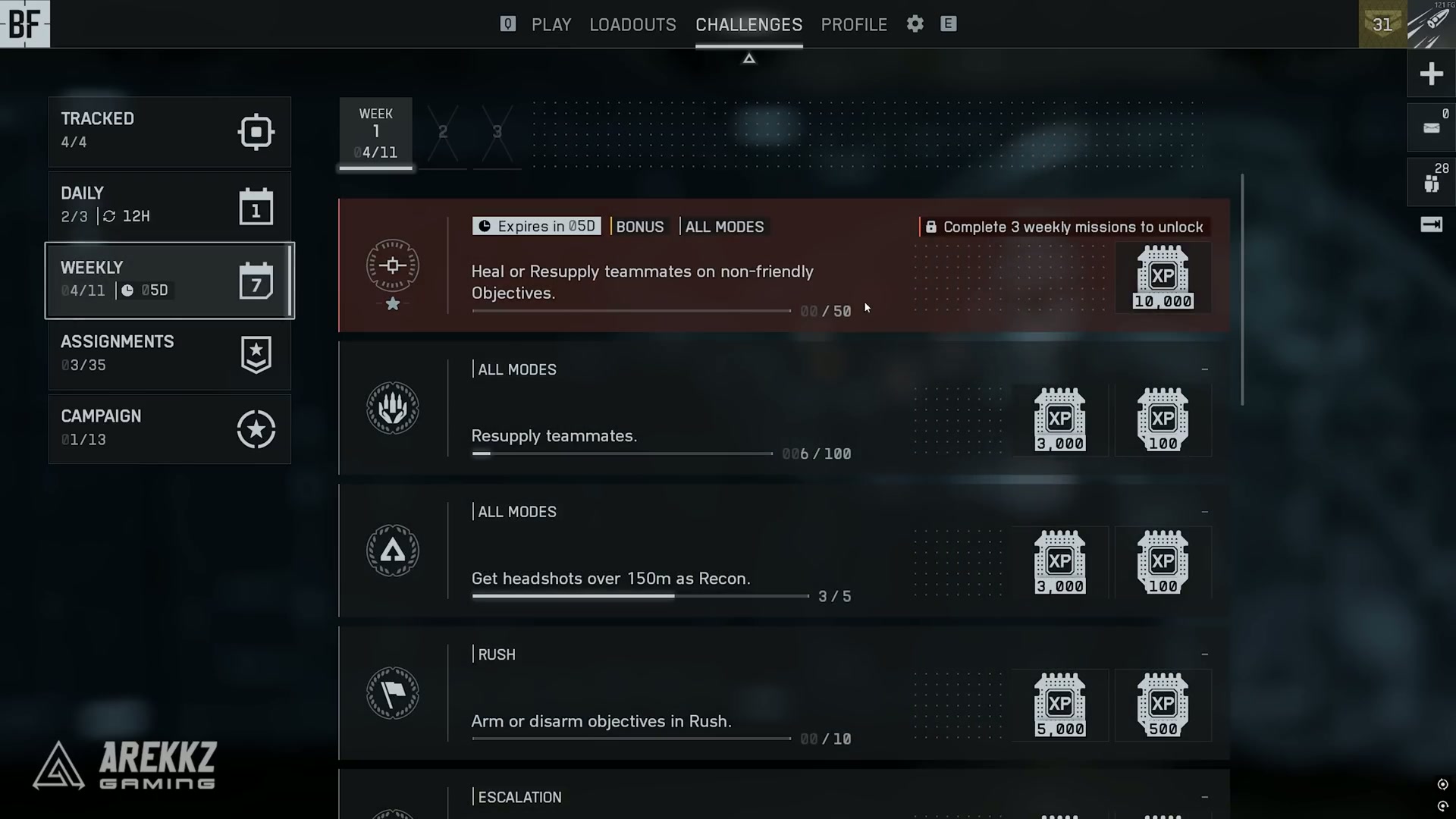Click the Weekly calendar icon showing 7

coord(257,281)
